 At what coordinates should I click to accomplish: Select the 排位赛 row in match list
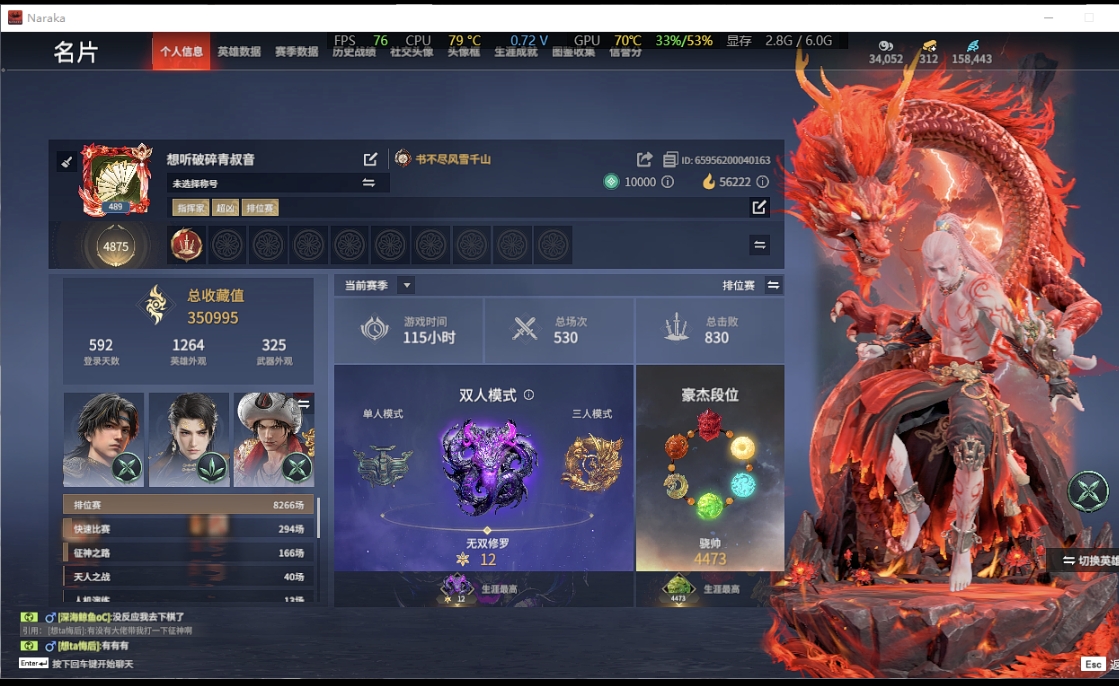point(188,505)
